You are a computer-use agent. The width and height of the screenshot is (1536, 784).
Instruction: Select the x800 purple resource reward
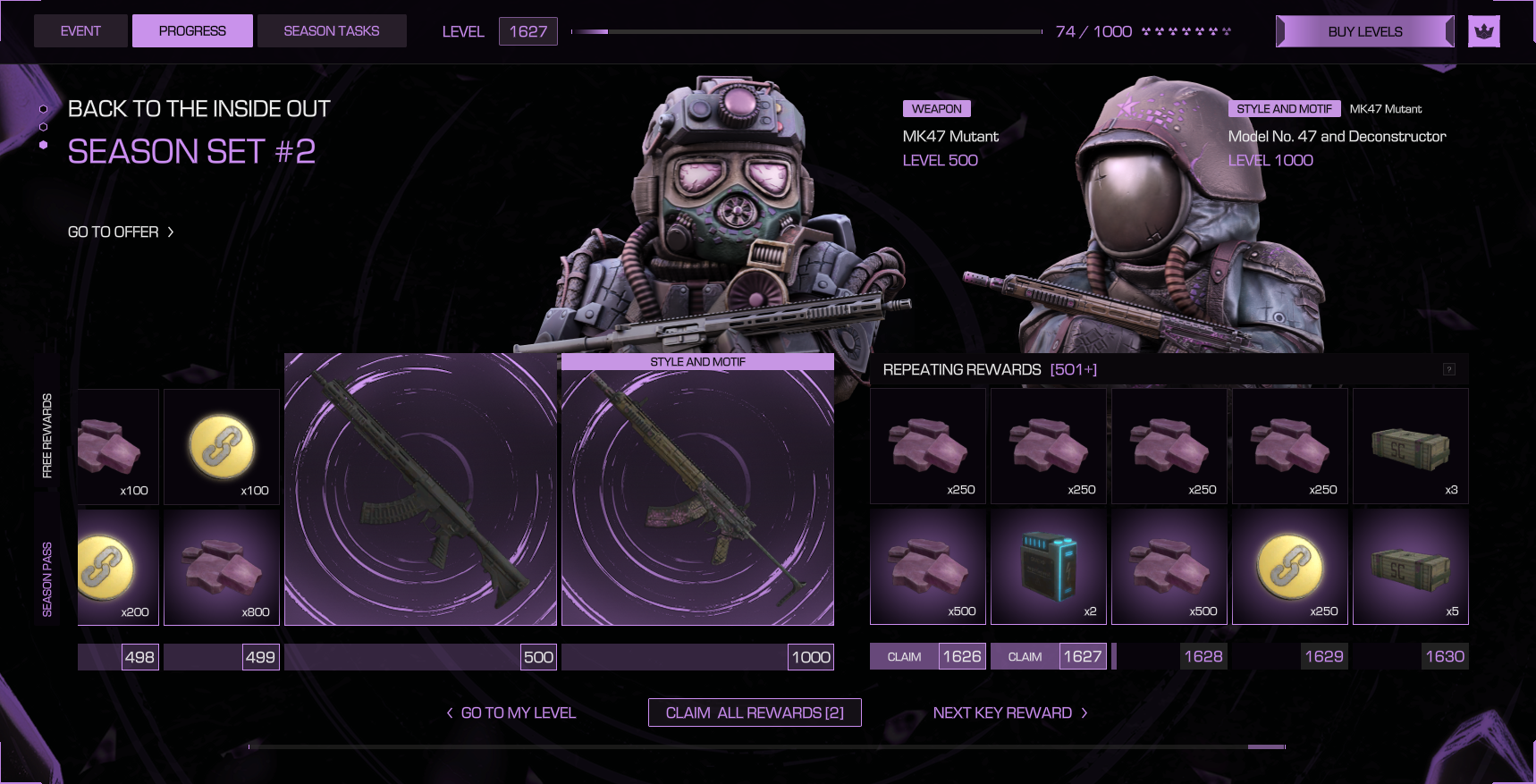pos(222,567)
